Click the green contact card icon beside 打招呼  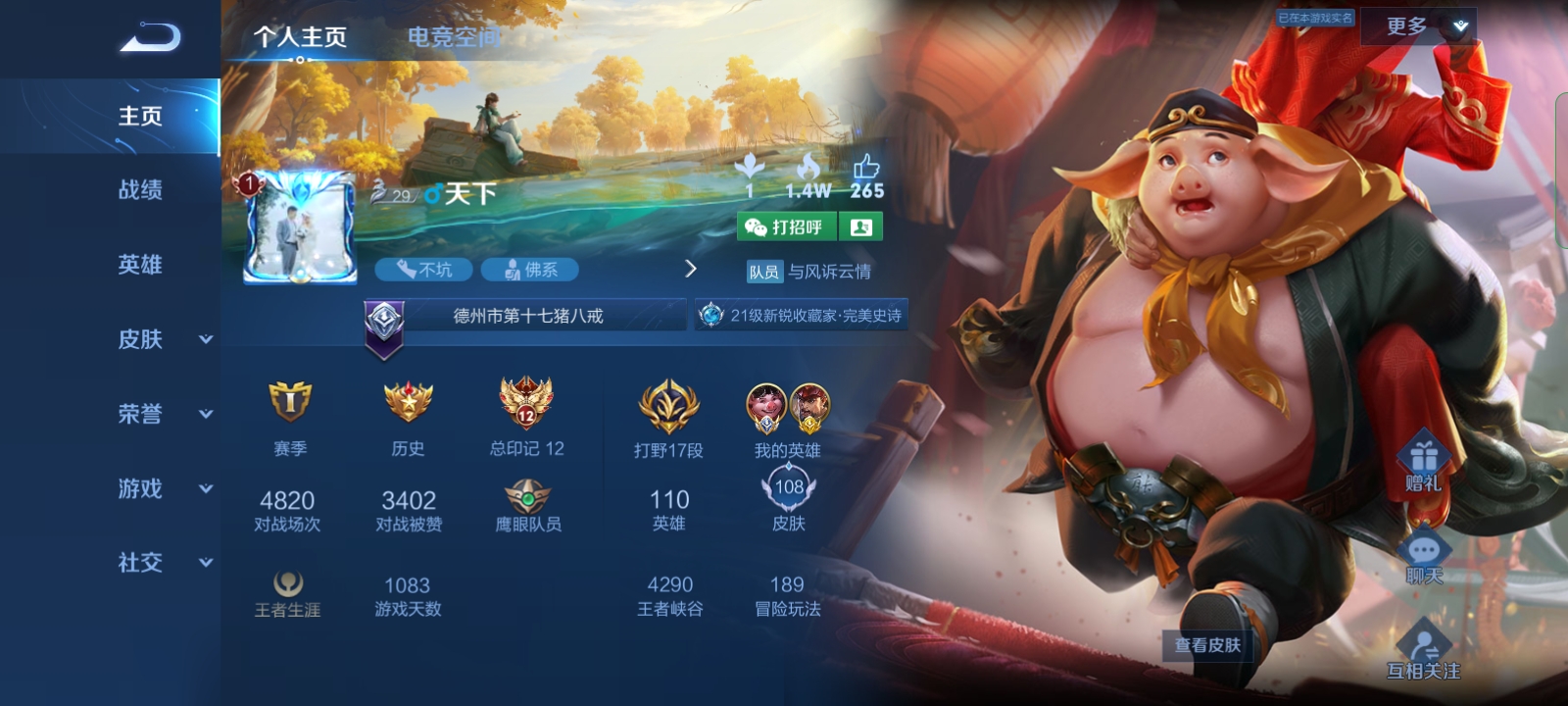859,227
